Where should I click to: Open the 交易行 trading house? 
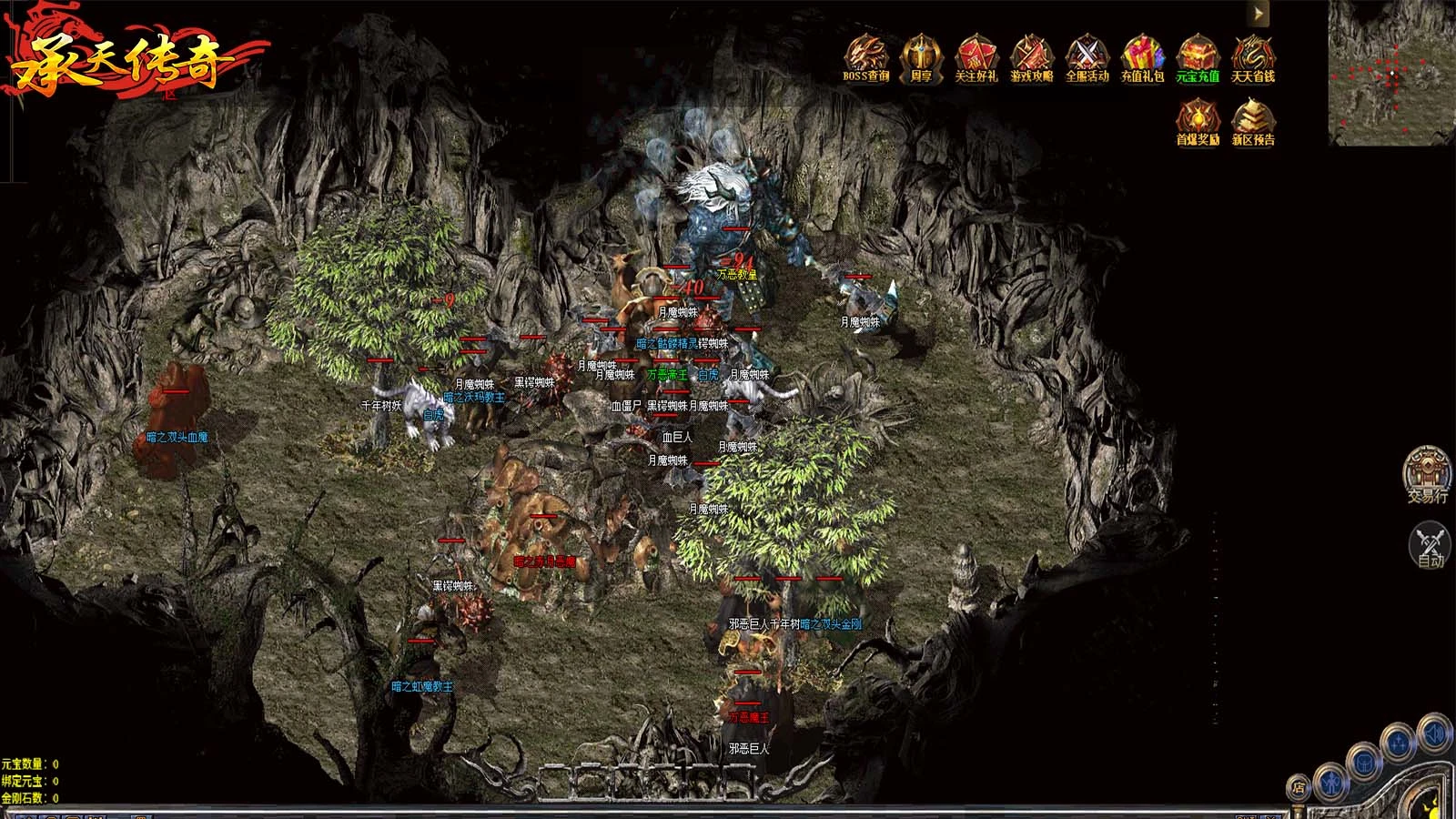click(x=1427, y=472)
